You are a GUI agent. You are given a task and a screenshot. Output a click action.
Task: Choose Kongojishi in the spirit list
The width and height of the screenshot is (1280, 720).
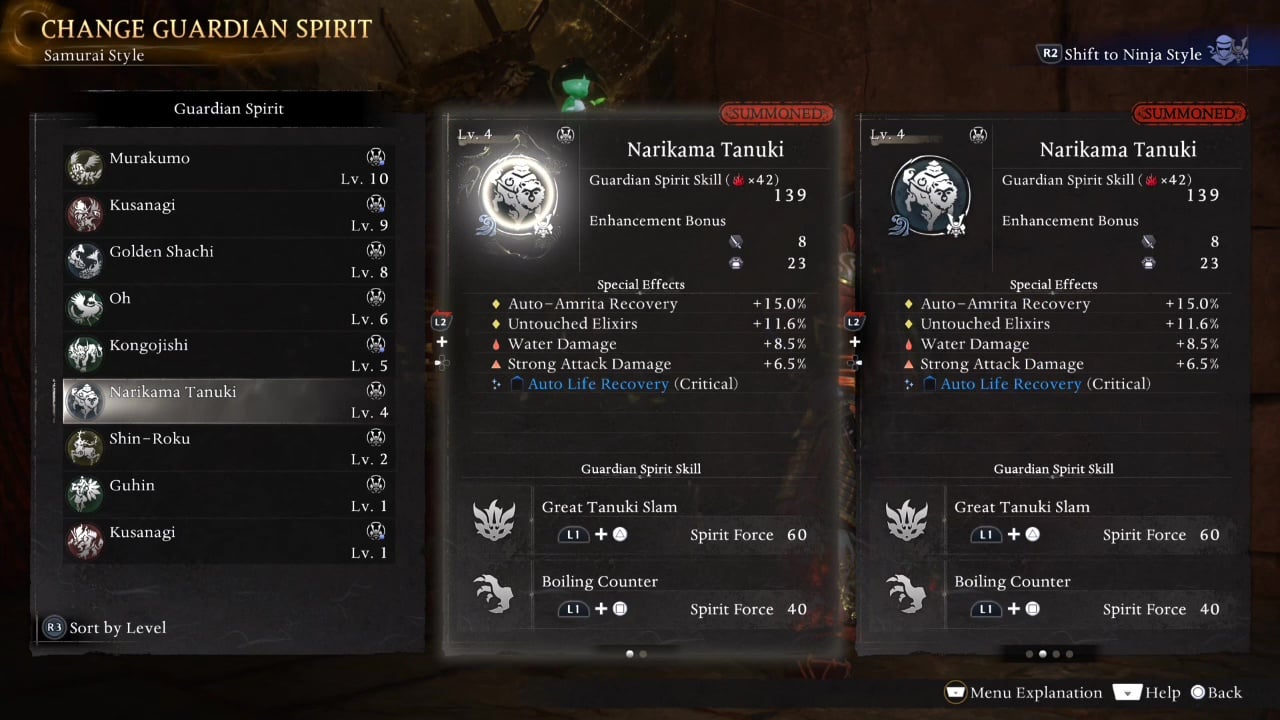(228, 355)
